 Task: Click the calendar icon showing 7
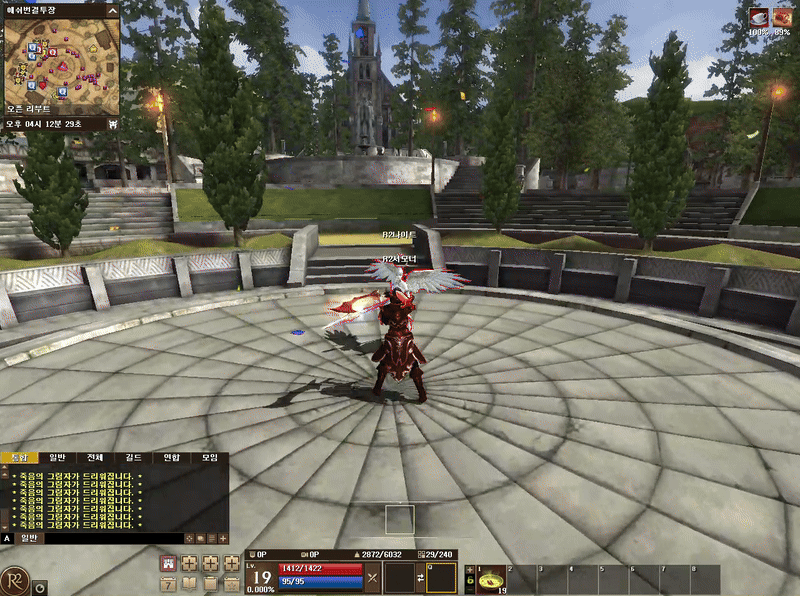(168, 583)
